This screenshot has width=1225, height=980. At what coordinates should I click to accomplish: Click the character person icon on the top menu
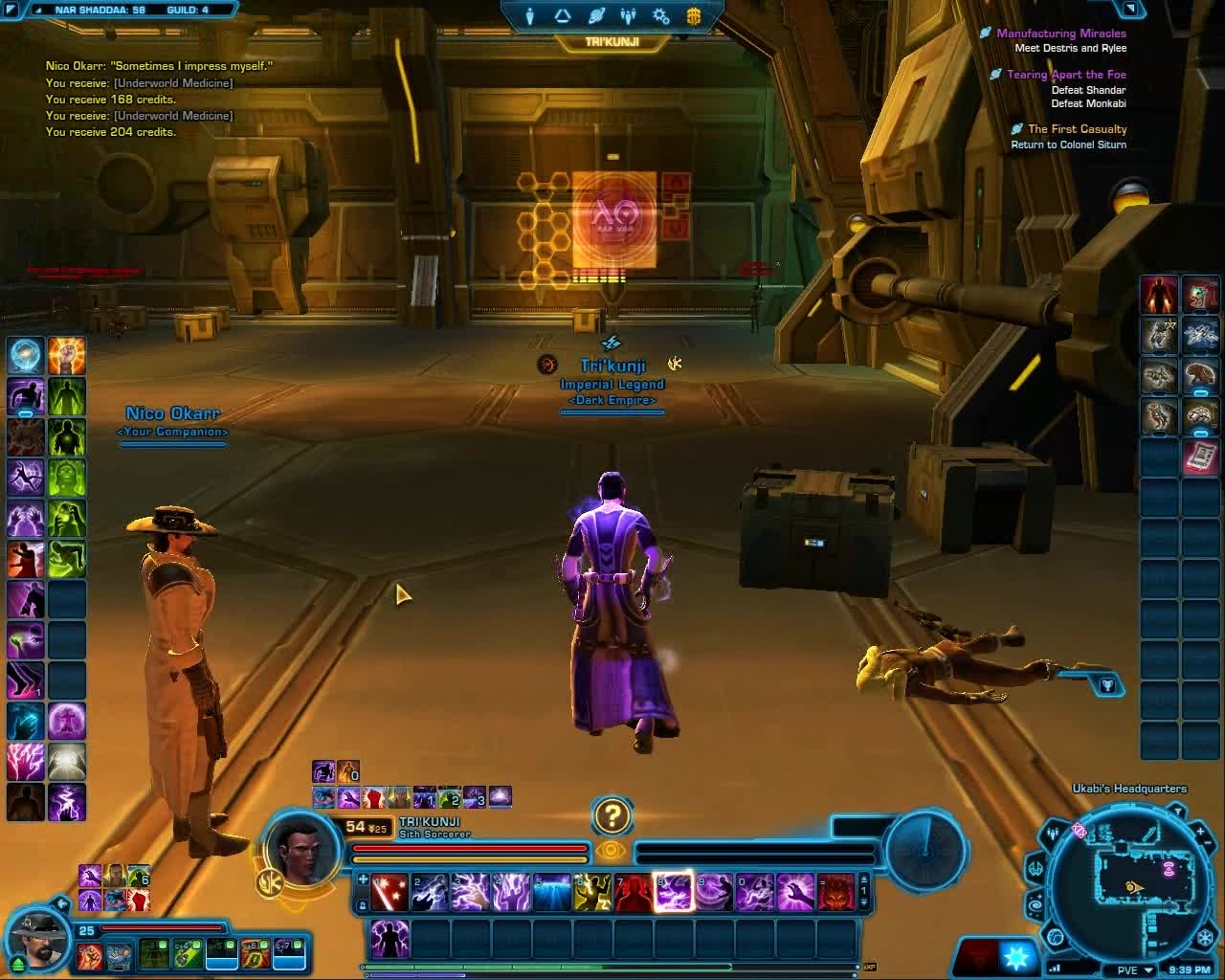pyautogui.click(x=529, y=15)
